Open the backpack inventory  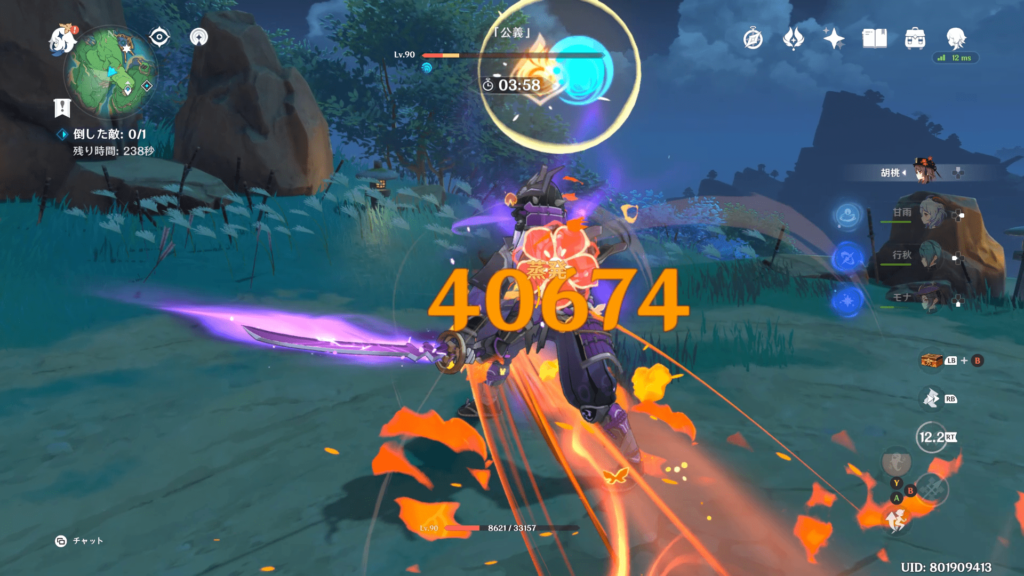pyautogui.click(x=915, y=38)
